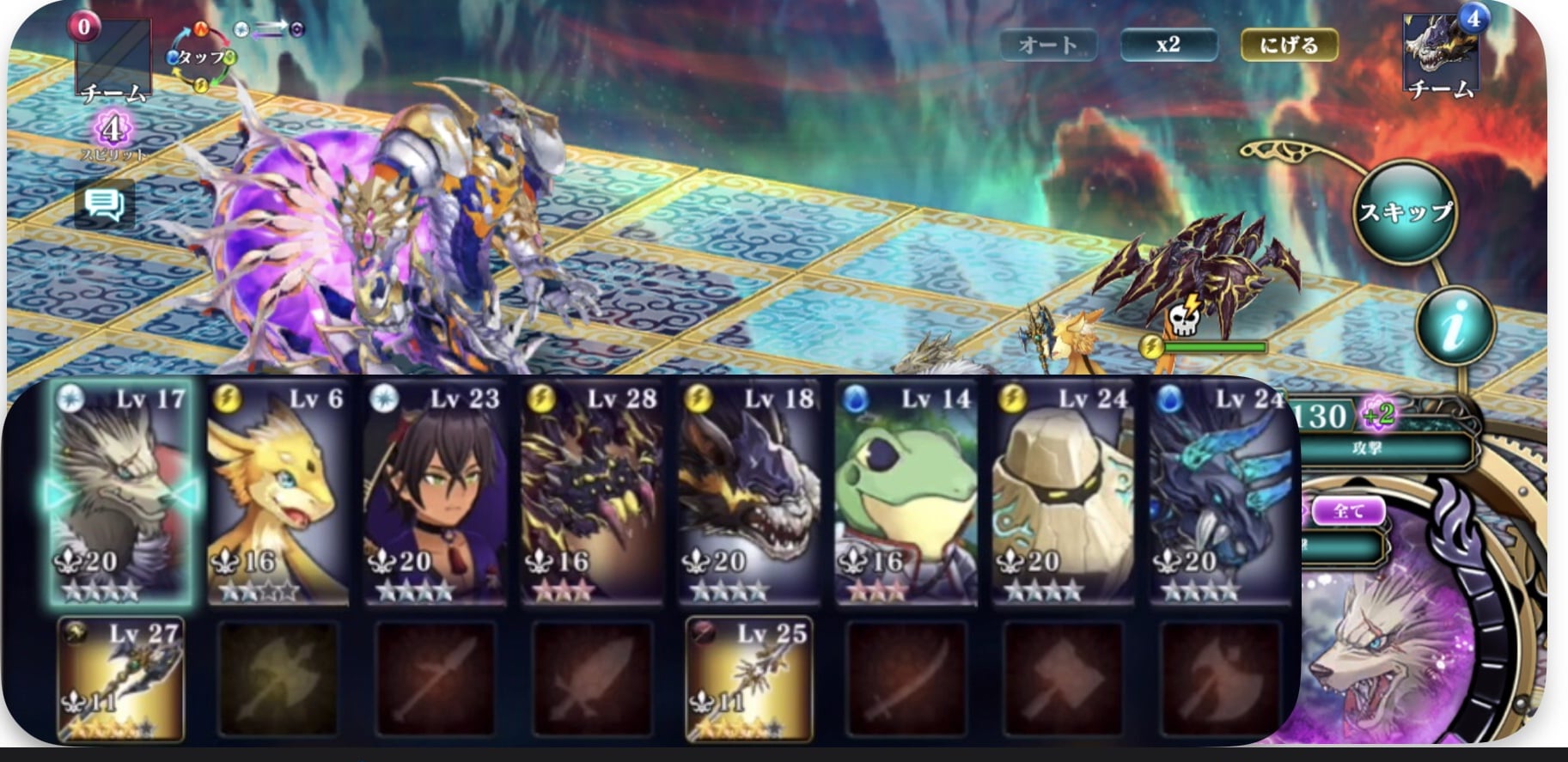
Task: Choose the Lv 25 weapon card
Action: (x=748, y=680)
